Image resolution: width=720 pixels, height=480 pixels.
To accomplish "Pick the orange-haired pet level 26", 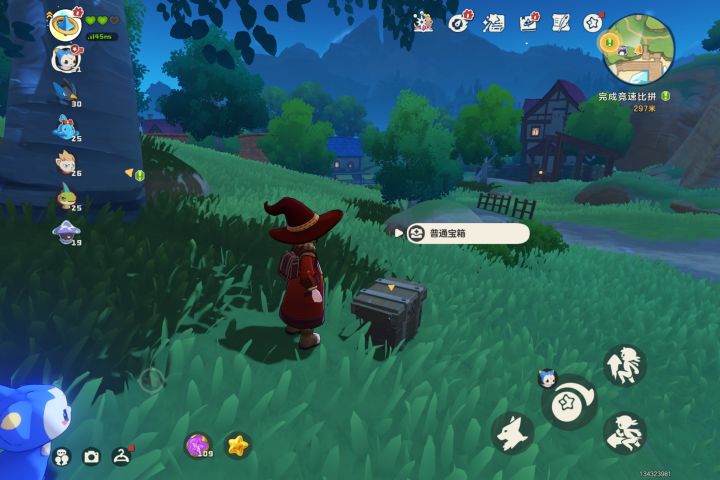I will [x=67, y=162].
